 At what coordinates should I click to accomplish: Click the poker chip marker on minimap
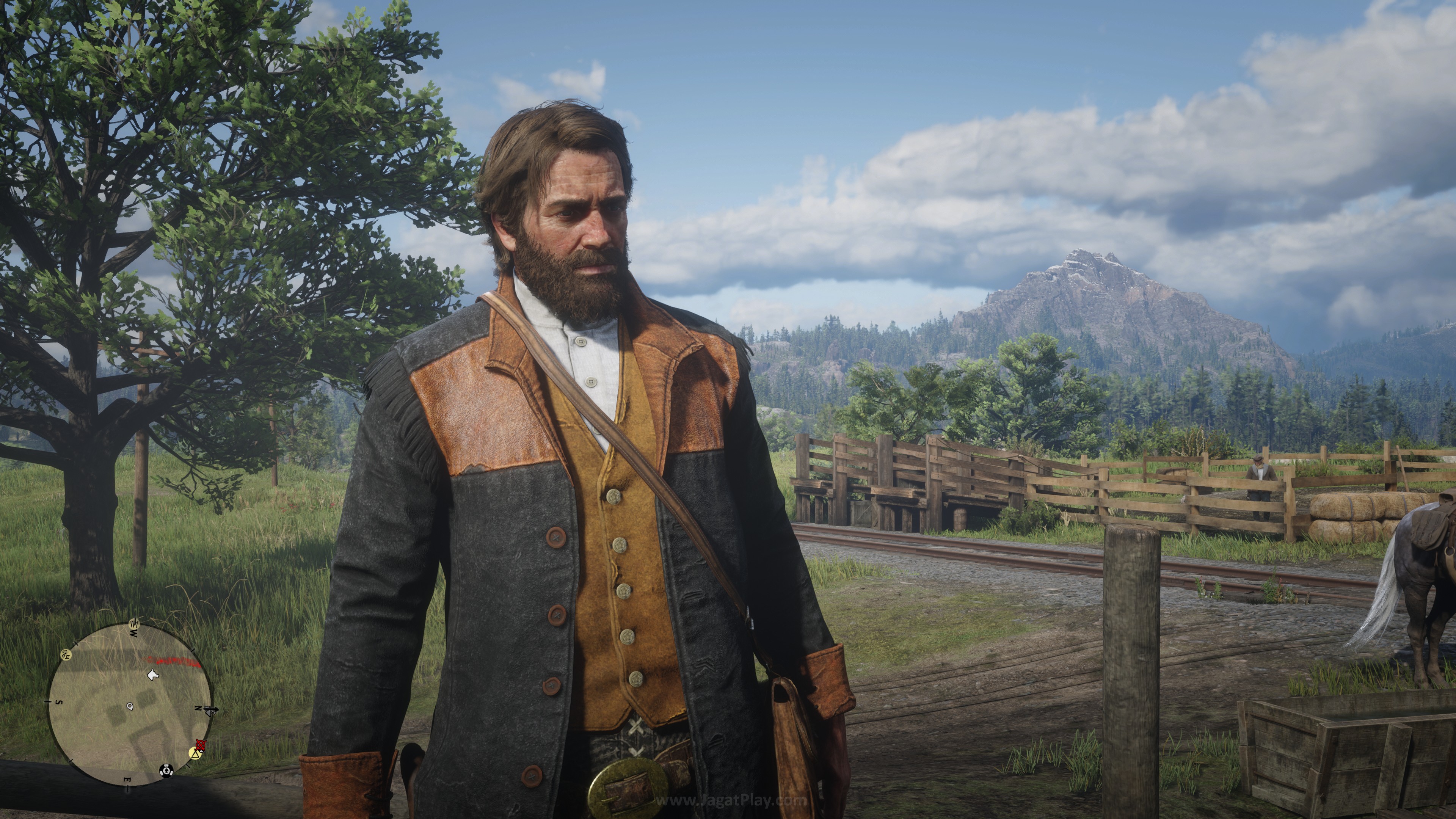coord(166,769)
